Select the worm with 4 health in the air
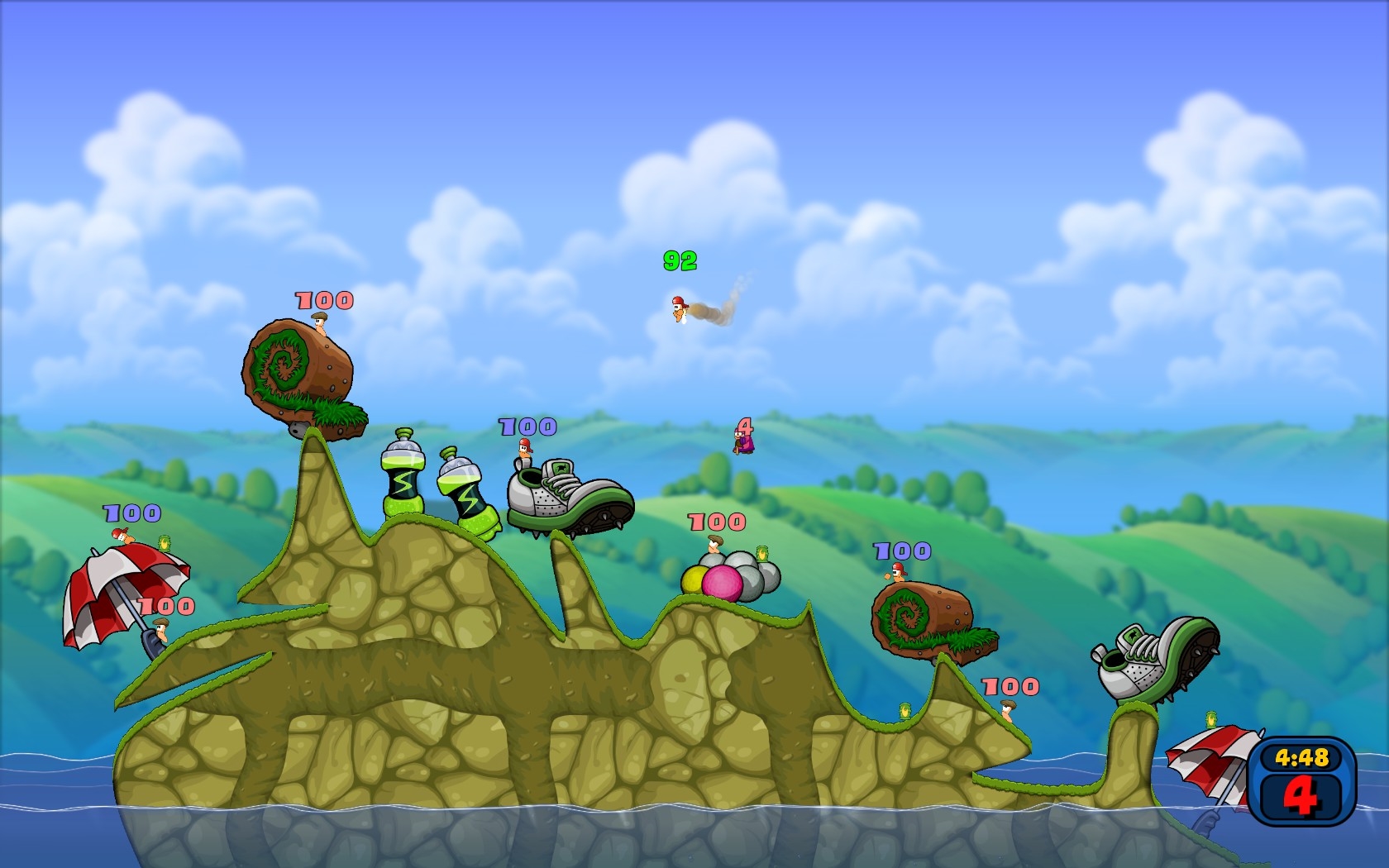The height and width of the screenshot is (868, 1389). coord(742,444)
